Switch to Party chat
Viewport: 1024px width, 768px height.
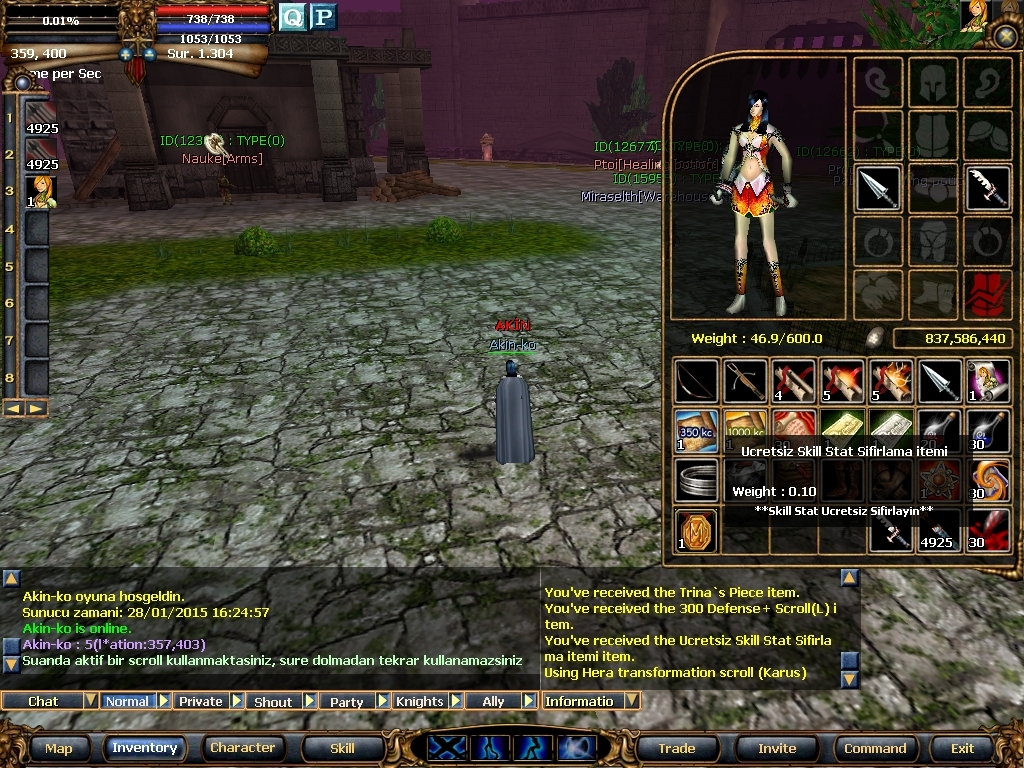(346, 701)
